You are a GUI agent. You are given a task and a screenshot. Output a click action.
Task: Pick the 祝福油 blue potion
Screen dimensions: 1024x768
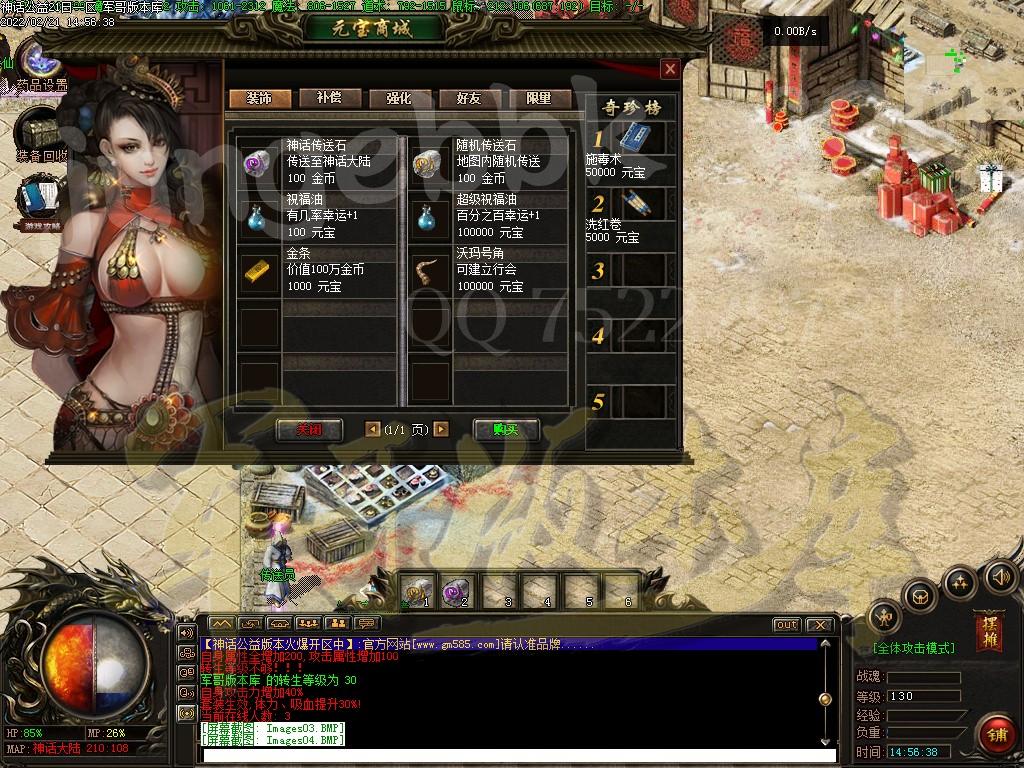260,216
